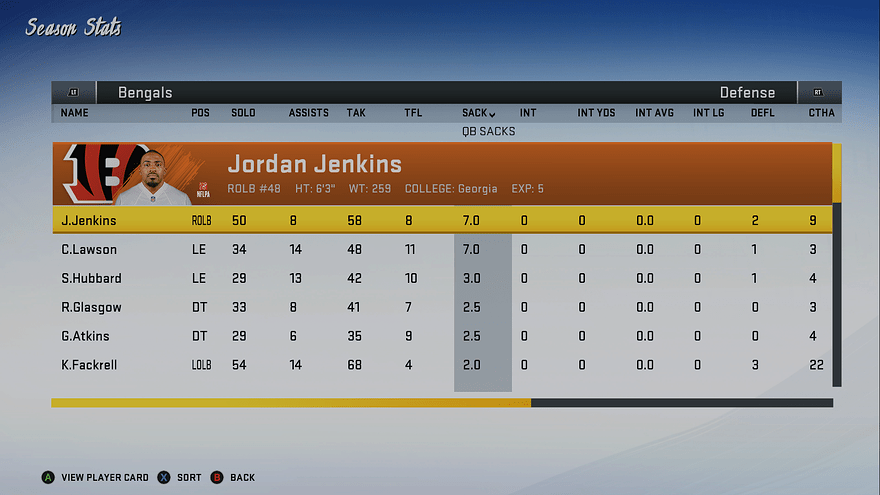880x495 pixels.
Task: Sort players by the NAME column
Action: 75,113
